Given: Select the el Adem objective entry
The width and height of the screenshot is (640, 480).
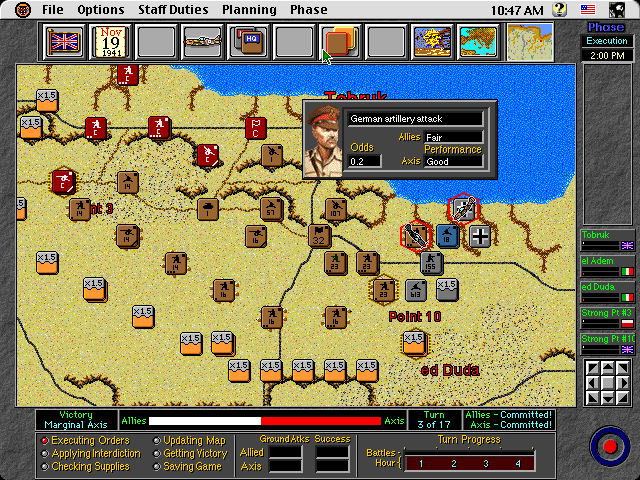Looking at the screenshot, I should tap(608, 267).
